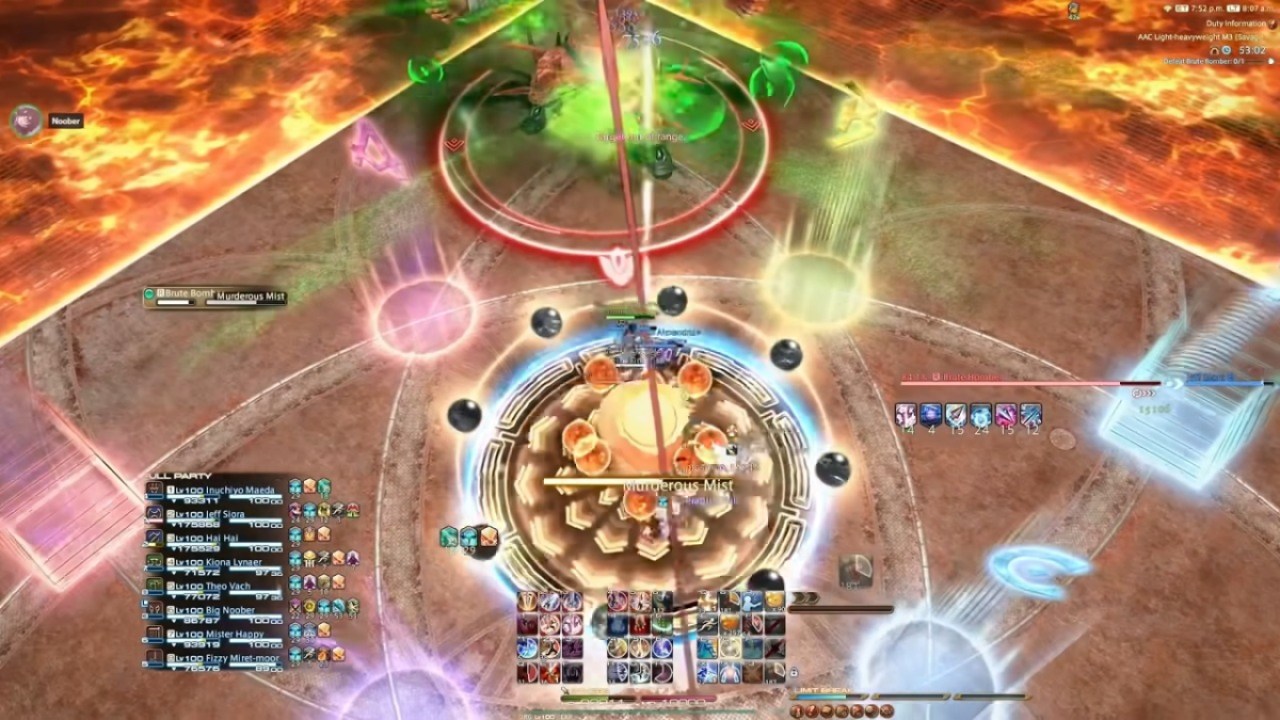Click the Noober nameplate in the top-left
This screenshot has width=1280, height=720.
[65, 120]
